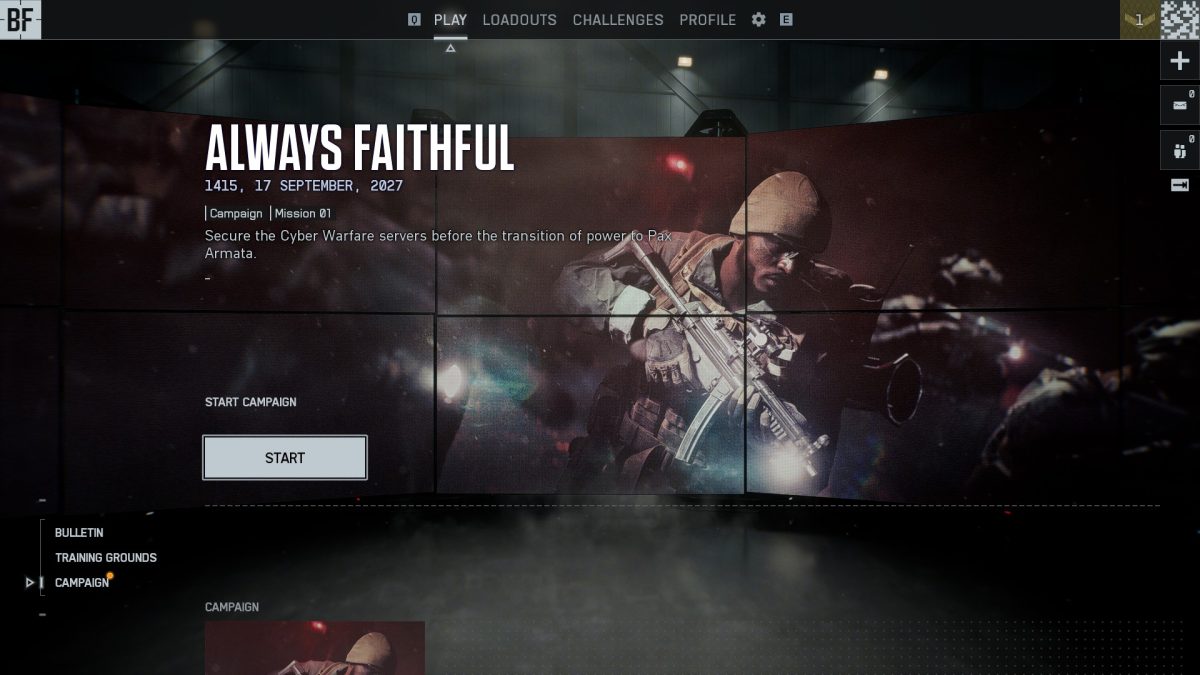Go to the Challenges tab
Image resolution: width=1200 pixels, height=675 pixels.
[618, 20]
